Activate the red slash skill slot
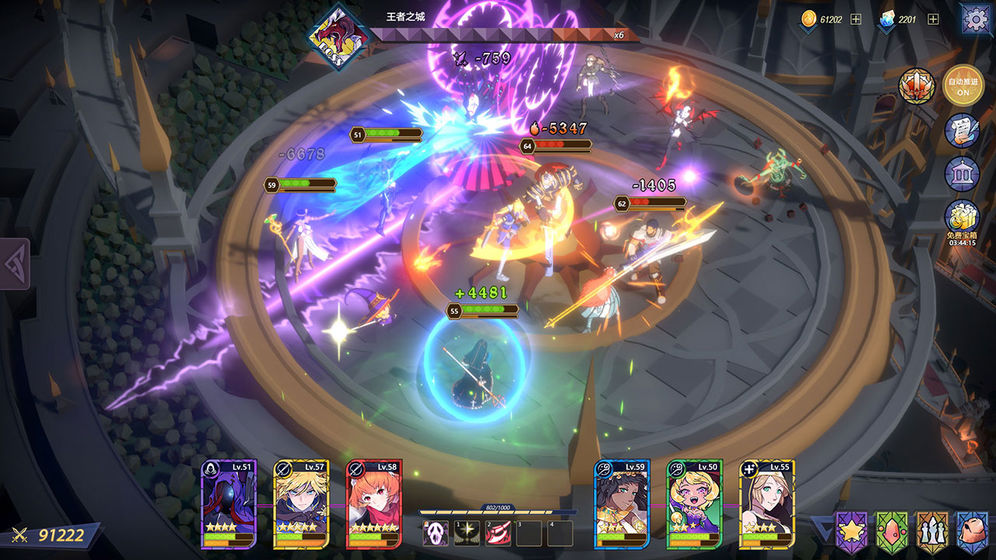 (497, 533)
